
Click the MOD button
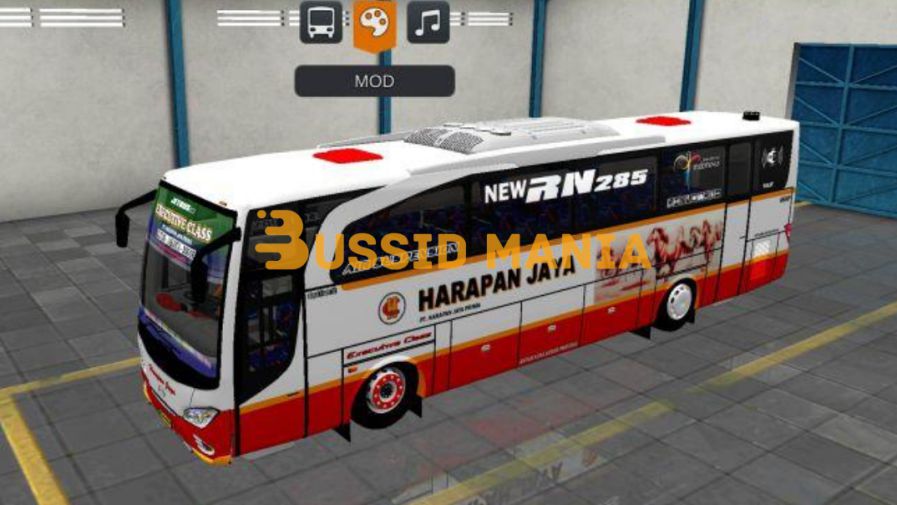[374, 81]
